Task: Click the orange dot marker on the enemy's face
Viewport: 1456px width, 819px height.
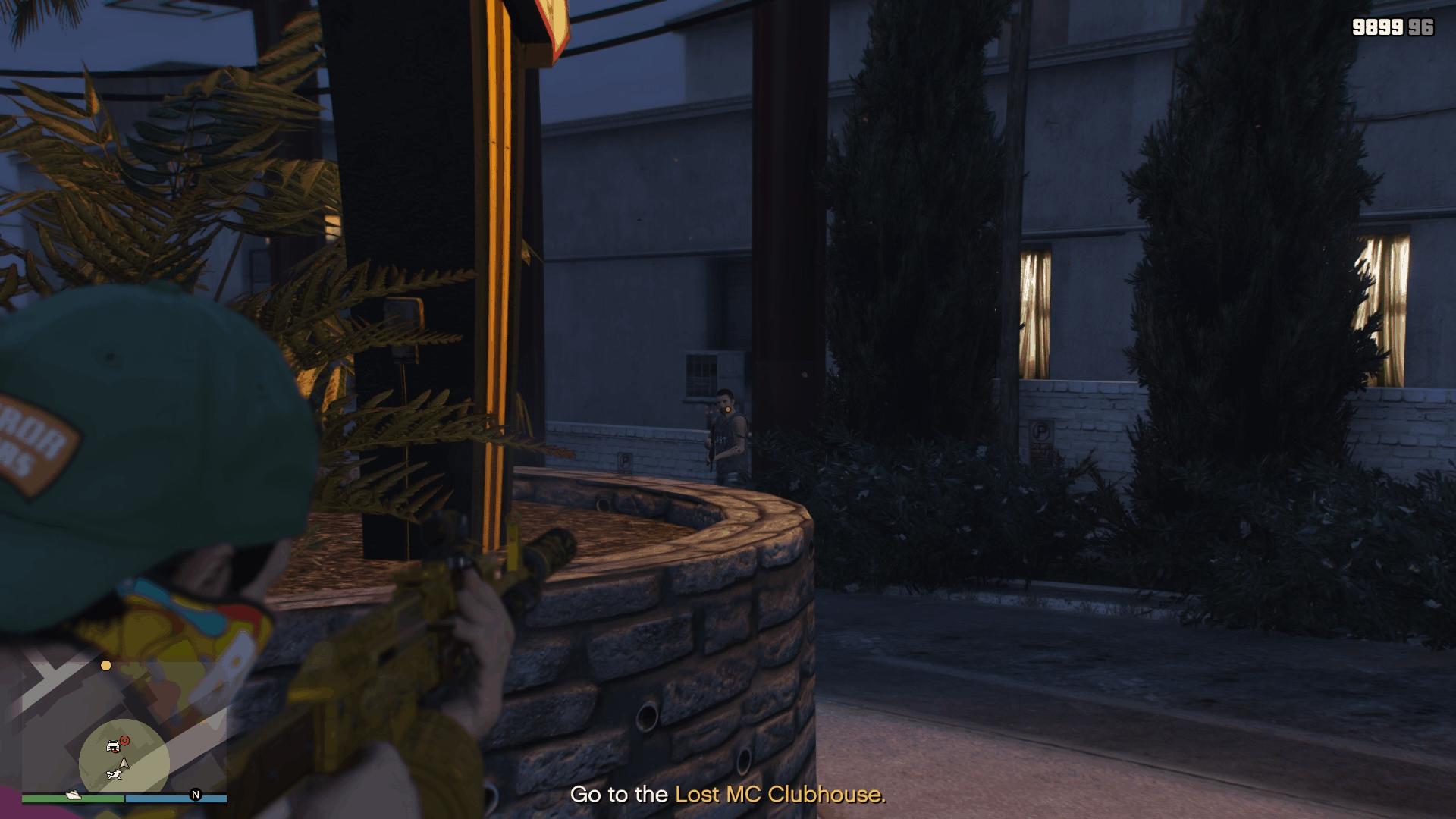Action: (x=728, y=409)
